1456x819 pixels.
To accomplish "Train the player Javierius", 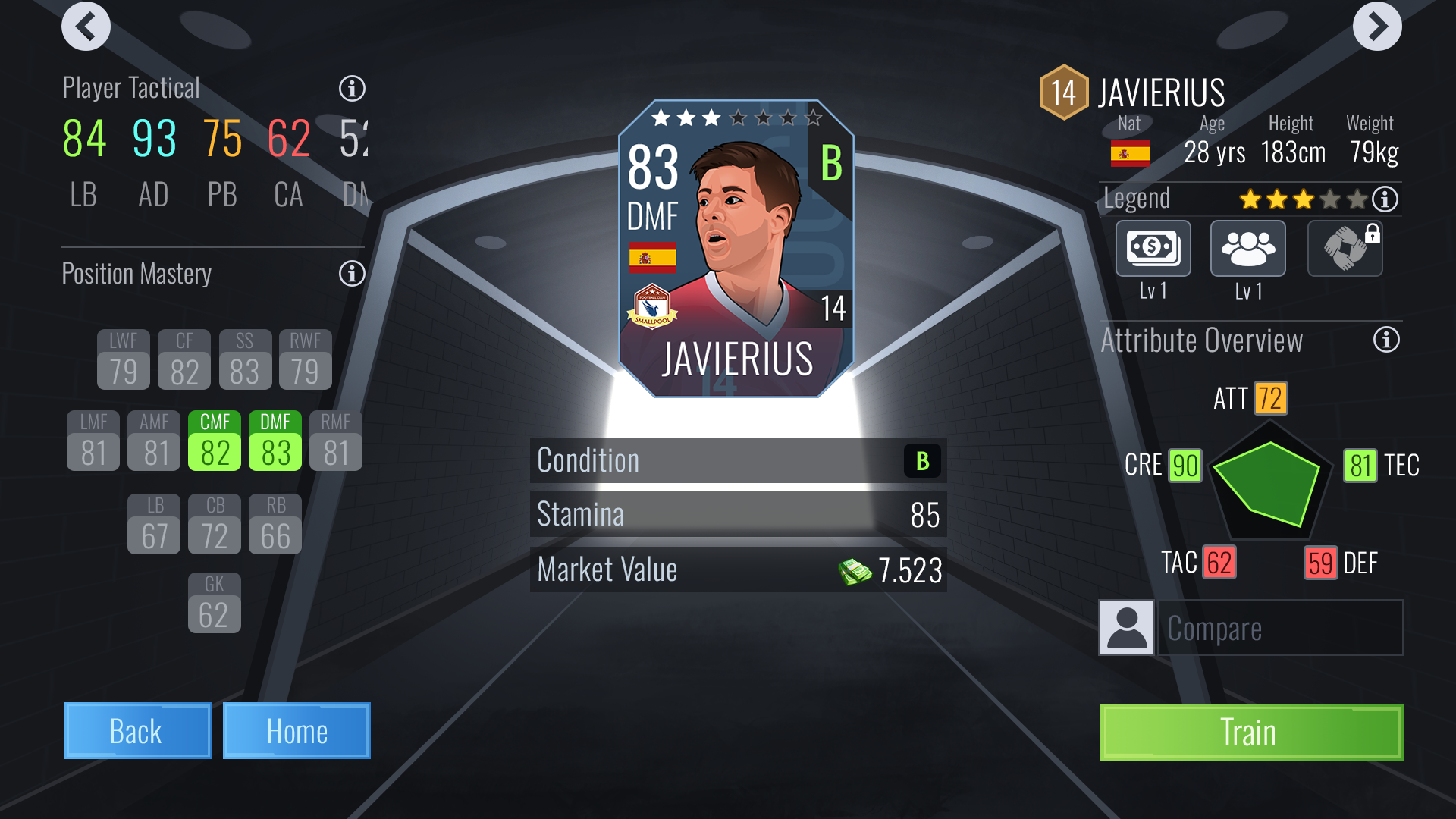I will pyautogui.click(x=1251, y=733).
